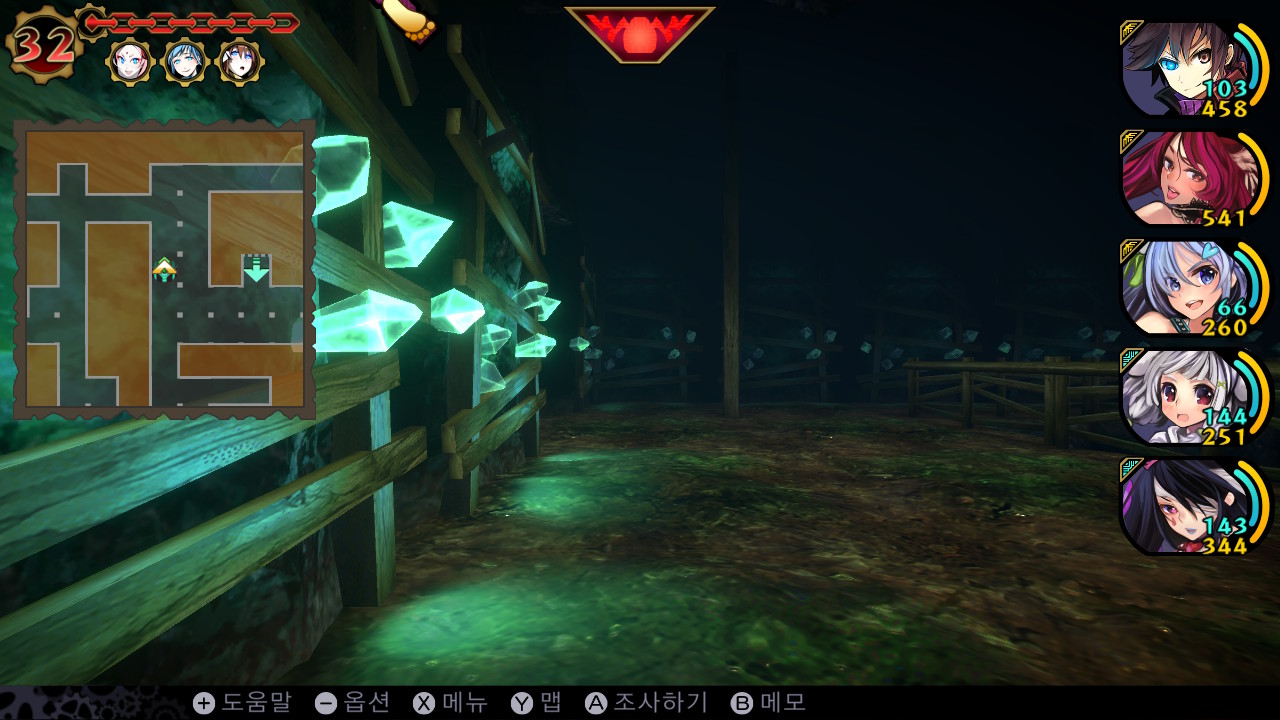Click the red enemy alert indicator
This screenshot has height=720, width=1280.
pyautogui.click(x=639, y=33)
